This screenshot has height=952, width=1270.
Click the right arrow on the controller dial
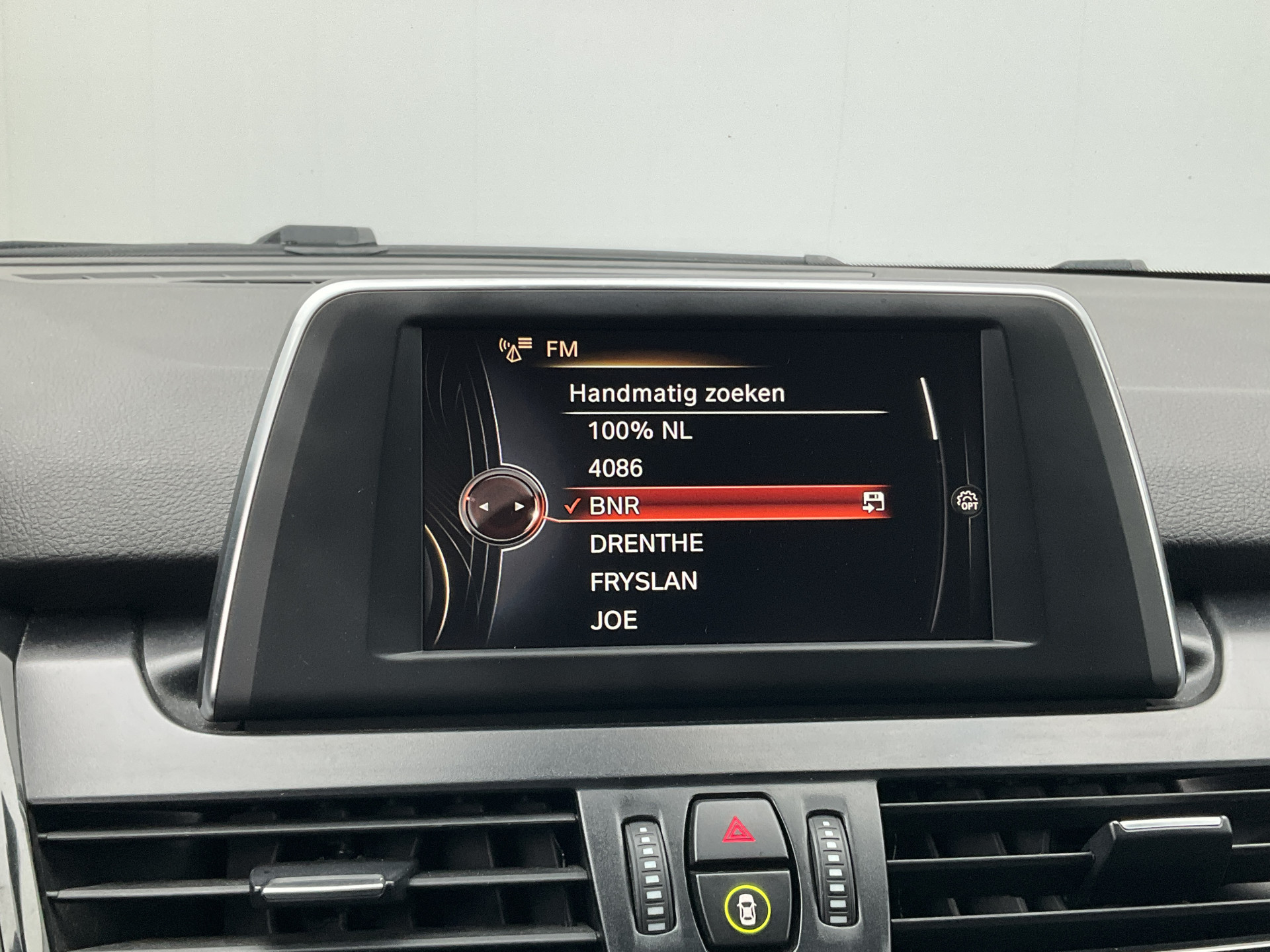(519, 507)
